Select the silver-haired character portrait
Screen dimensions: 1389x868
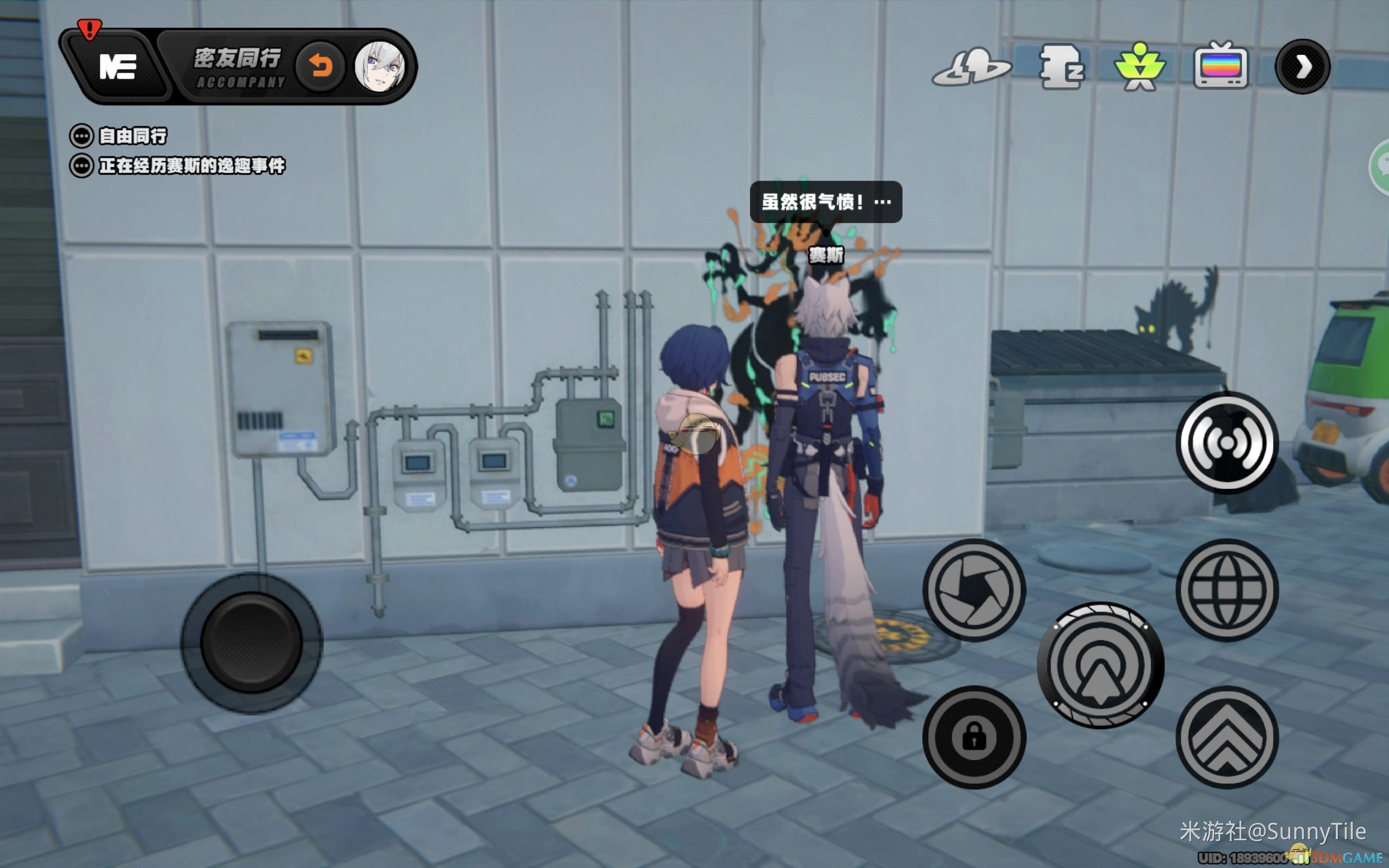[x=379, y=67]
